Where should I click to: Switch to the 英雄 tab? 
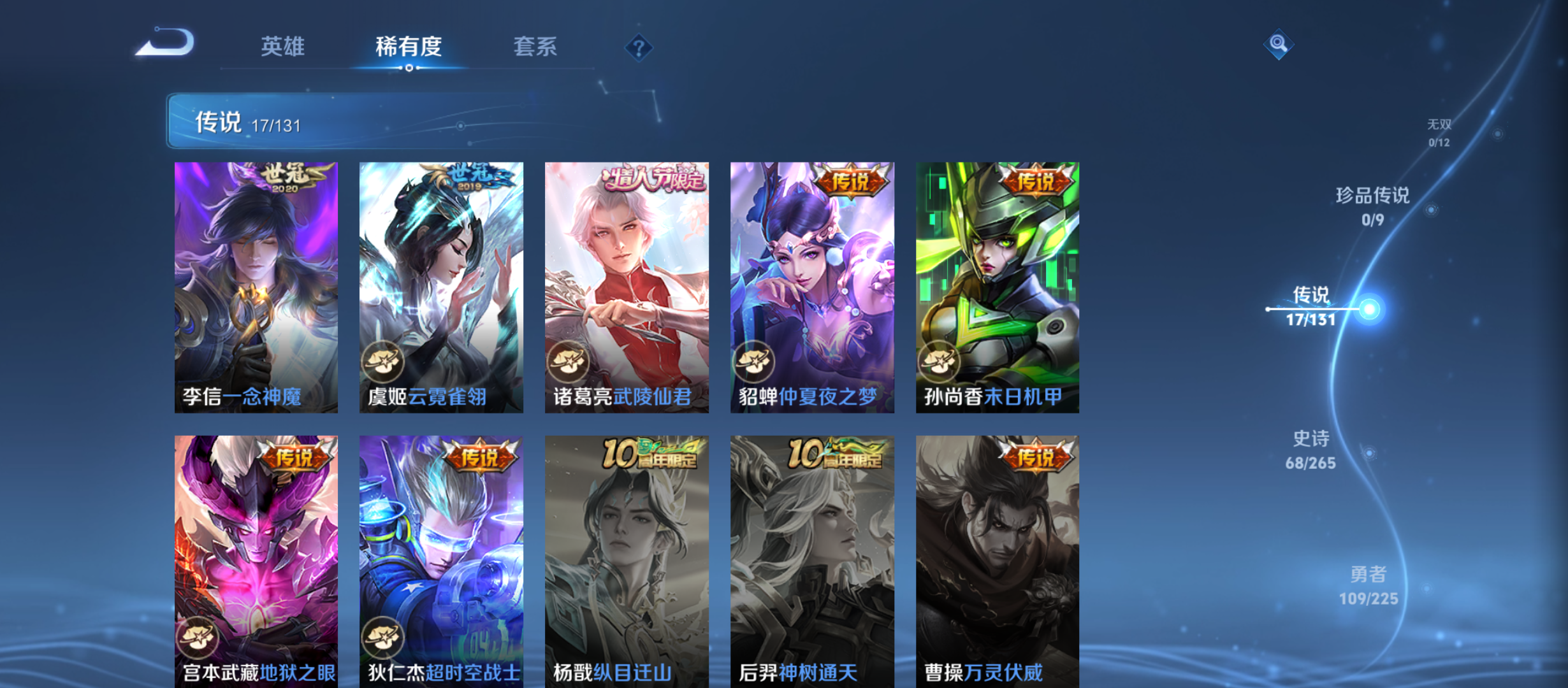point(283,47)
